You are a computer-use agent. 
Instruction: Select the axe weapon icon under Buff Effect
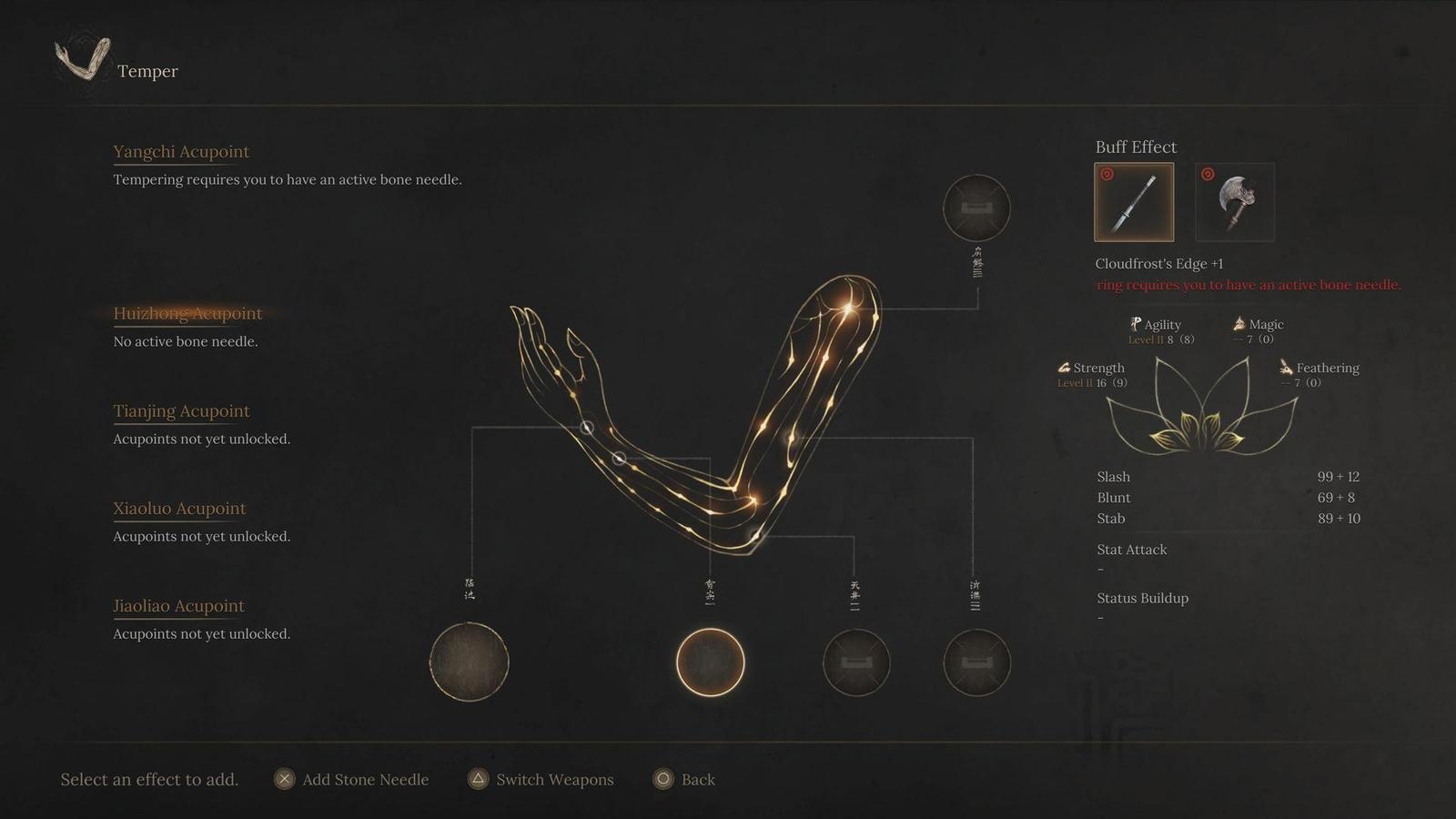(x=1234, y=202)
